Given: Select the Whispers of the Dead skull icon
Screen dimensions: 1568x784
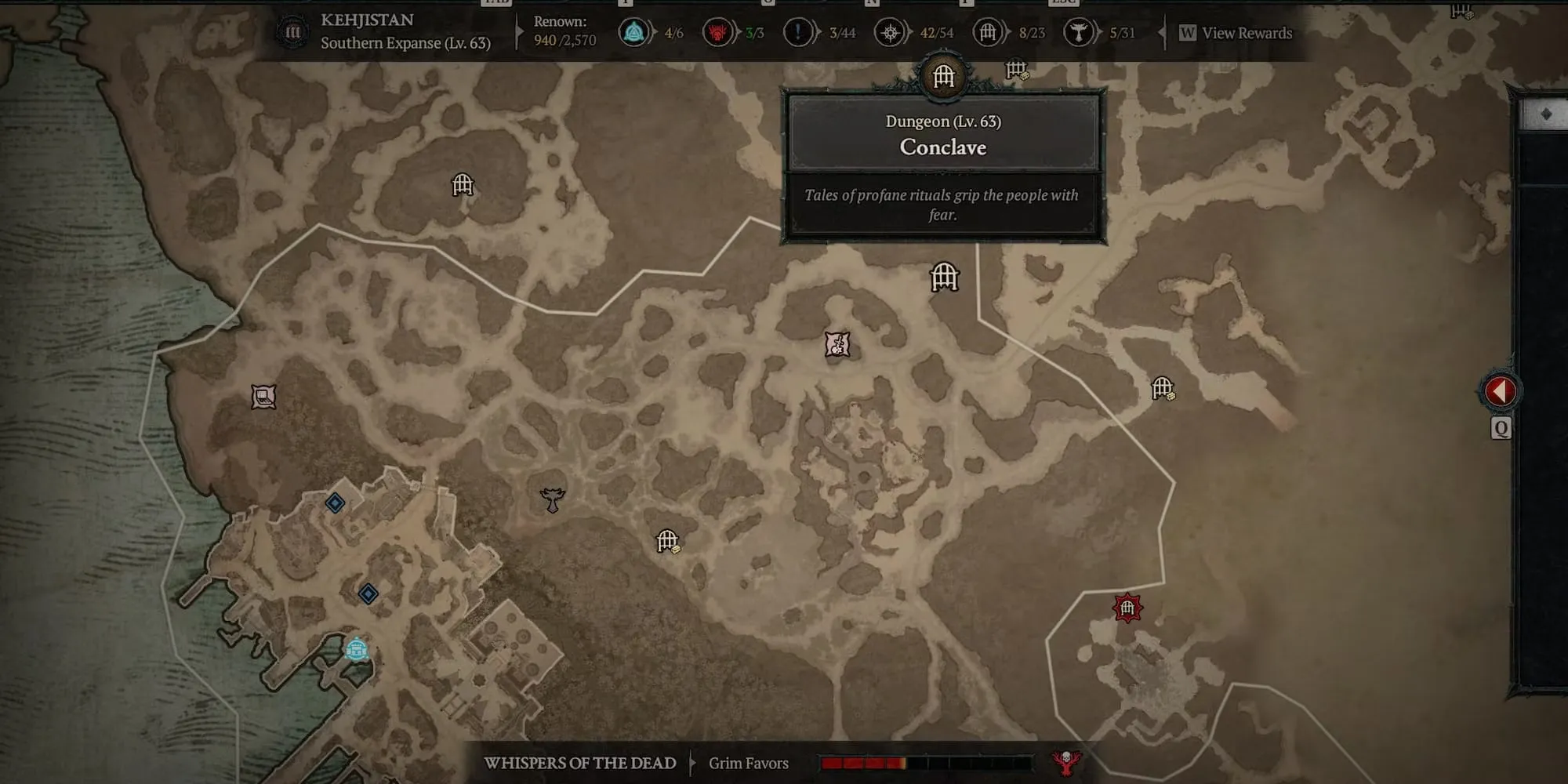Looking at the screenshot, I should pos(1066,761).
